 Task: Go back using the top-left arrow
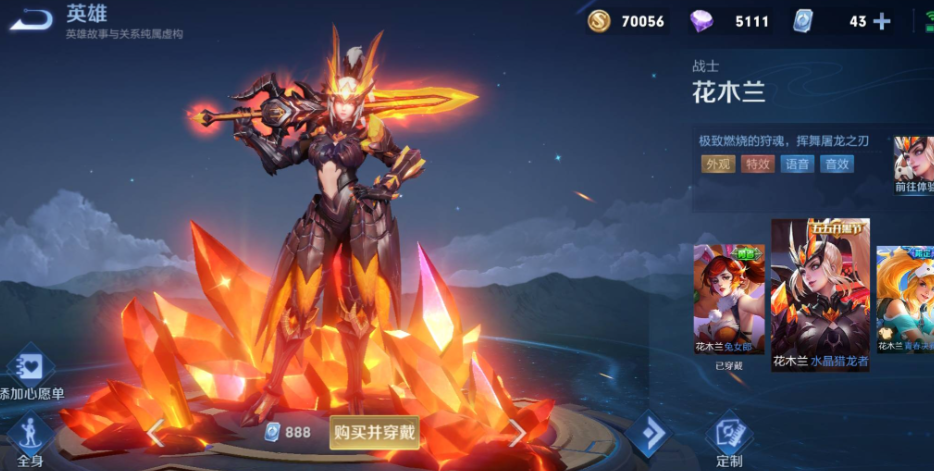click(x=34, y=19)
